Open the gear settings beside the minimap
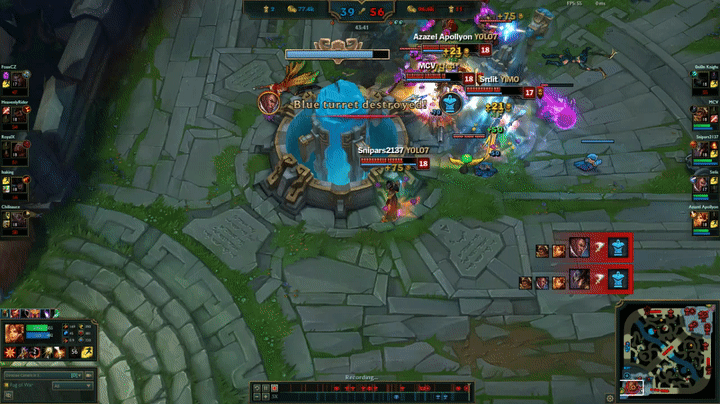The image size is (720, 404). pos(610,397)
